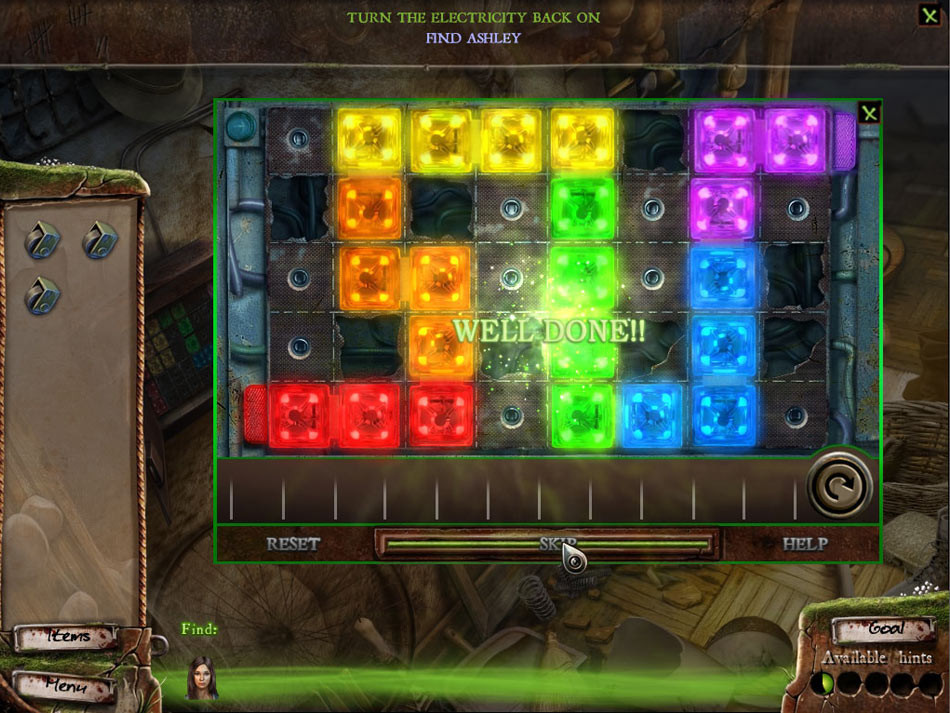Viewport: 950px width, 713px height.
Task: Close the puzzle panel
Action: point(869,113)
